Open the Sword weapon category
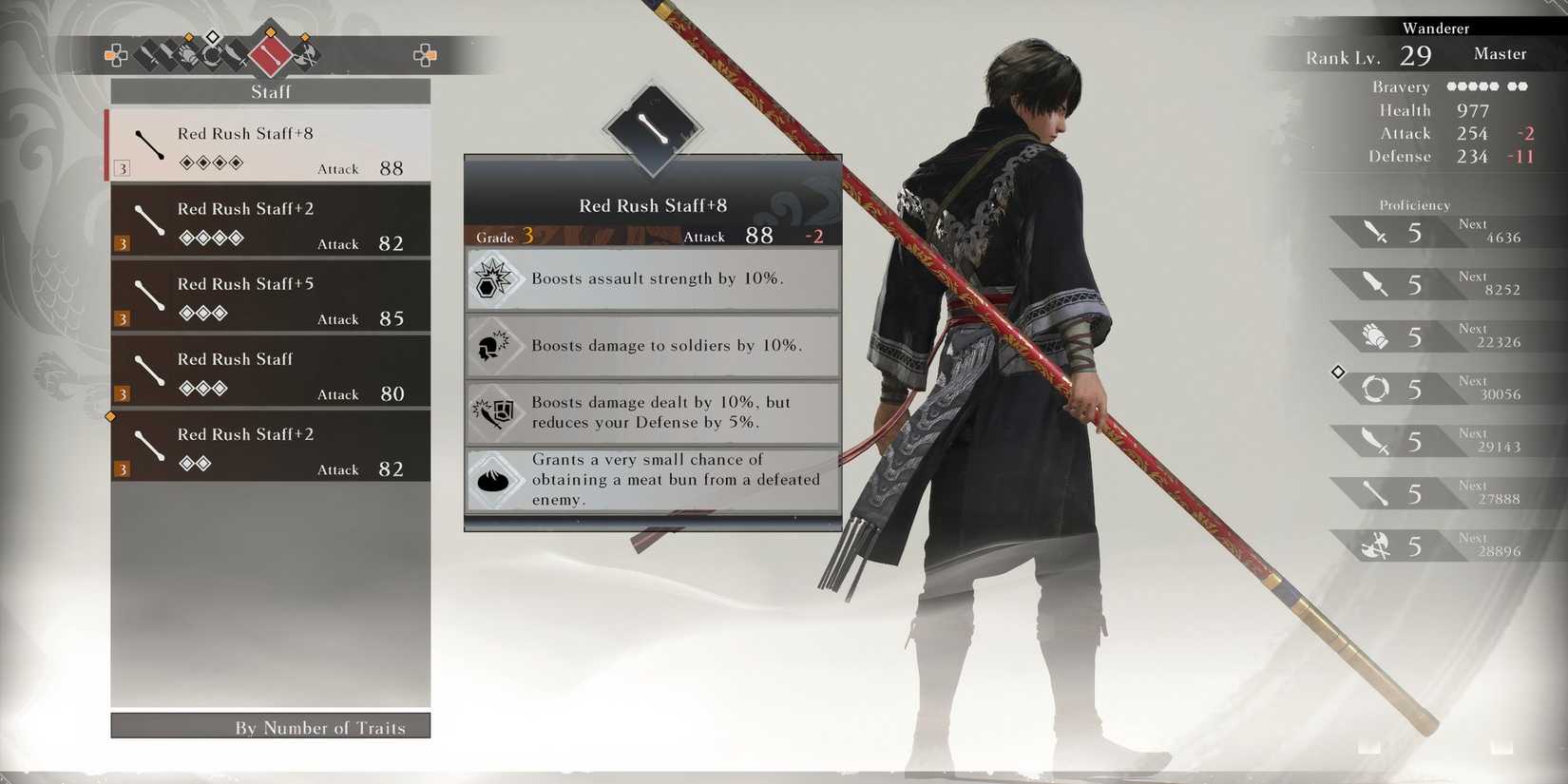 pyautogui.click(x=168, y=54)
